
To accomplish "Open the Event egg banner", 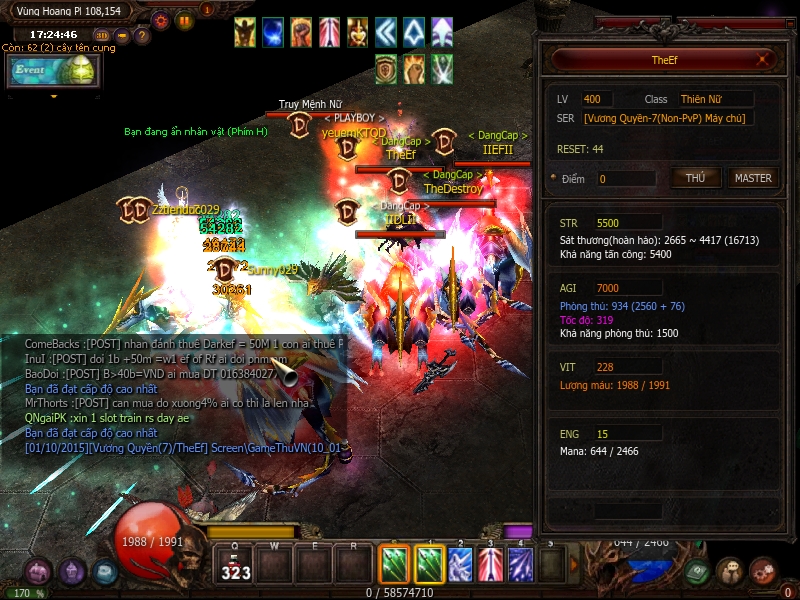I will pyautogui.click(x=52, y=70).
